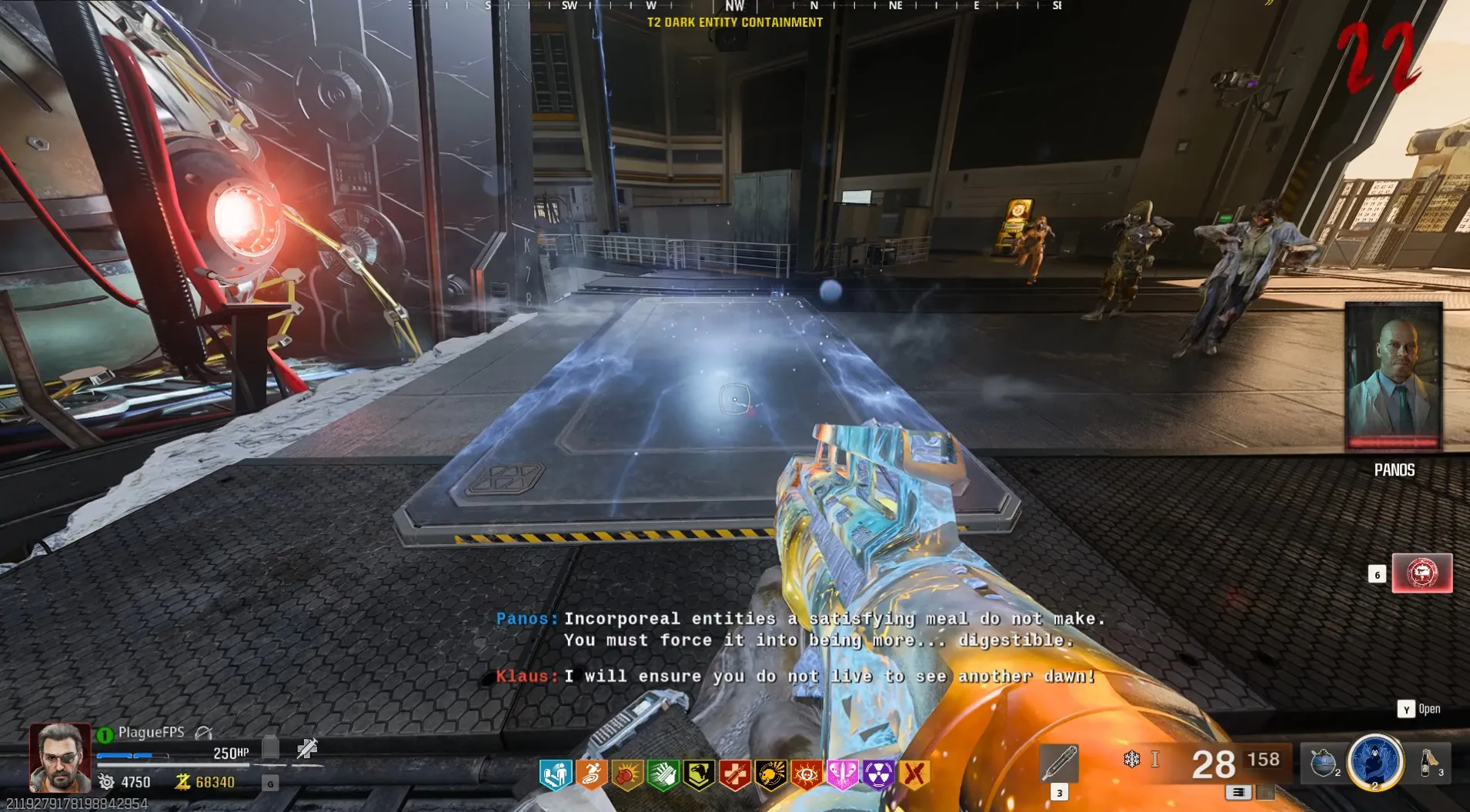Select the green Speed Cola perk icon
The width and height of the screenshot is (1470, 812).
pos(663,775)
